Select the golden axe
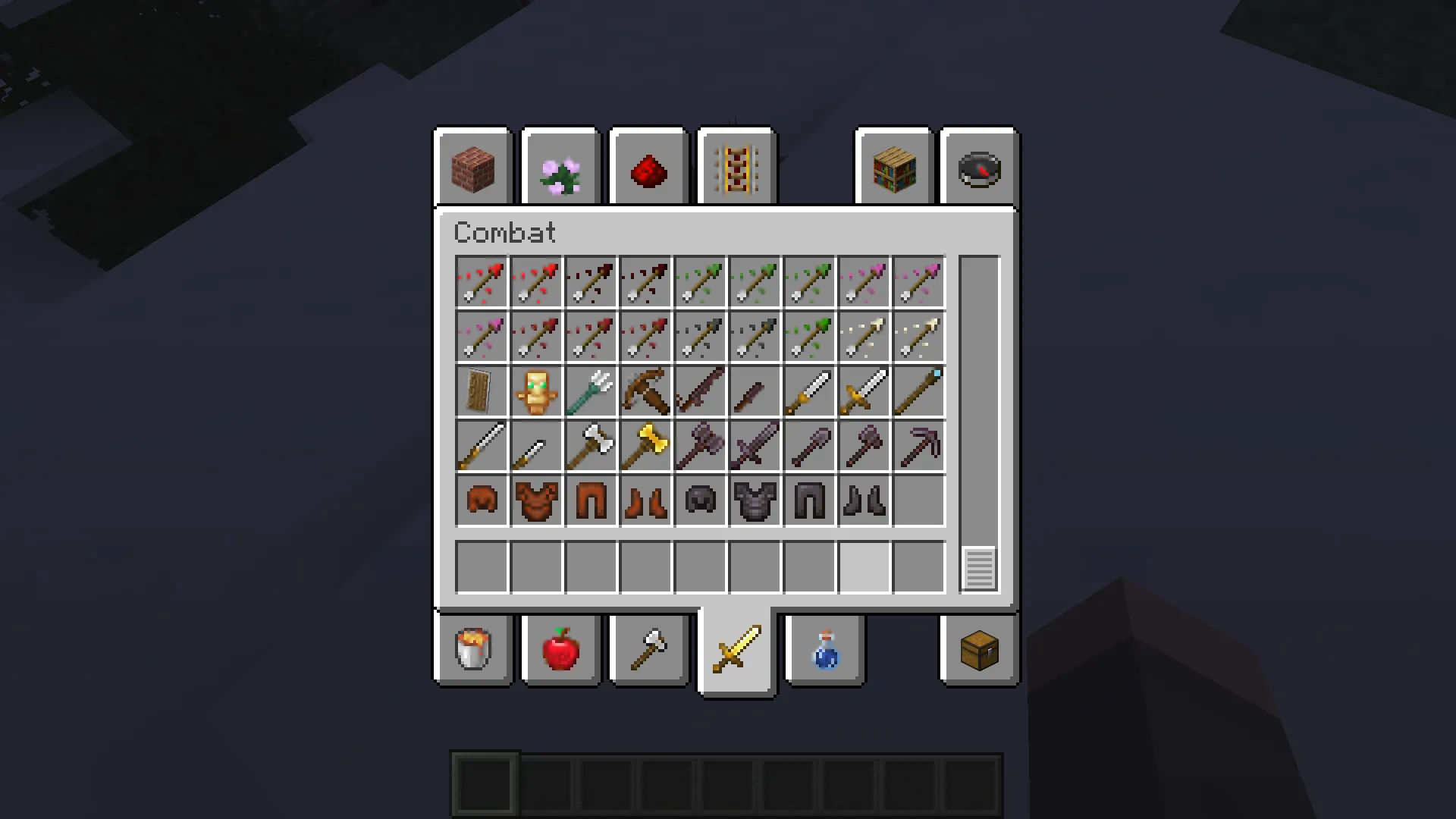Screen dimensions: 1456x819 pos(645,445)
